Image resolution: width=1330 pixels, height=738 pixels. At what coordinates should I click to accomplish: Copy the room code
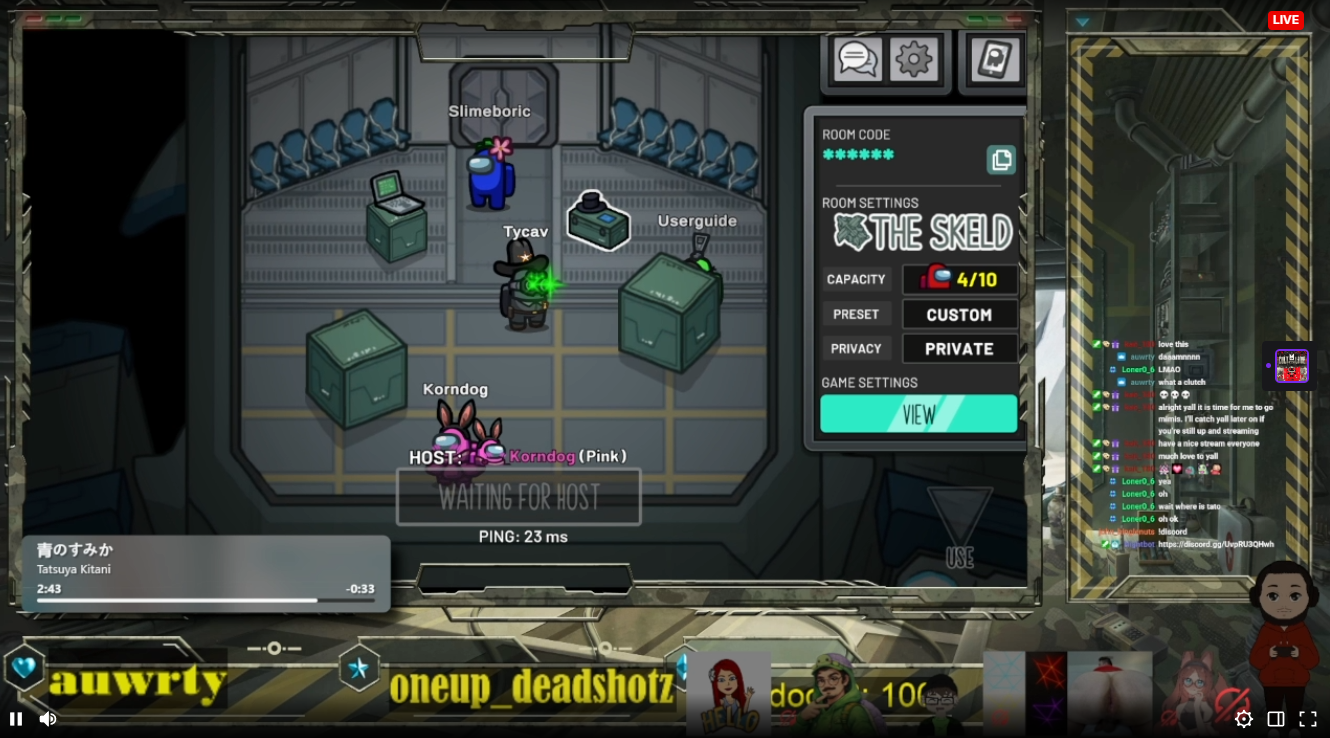(x=1001, y=160)
